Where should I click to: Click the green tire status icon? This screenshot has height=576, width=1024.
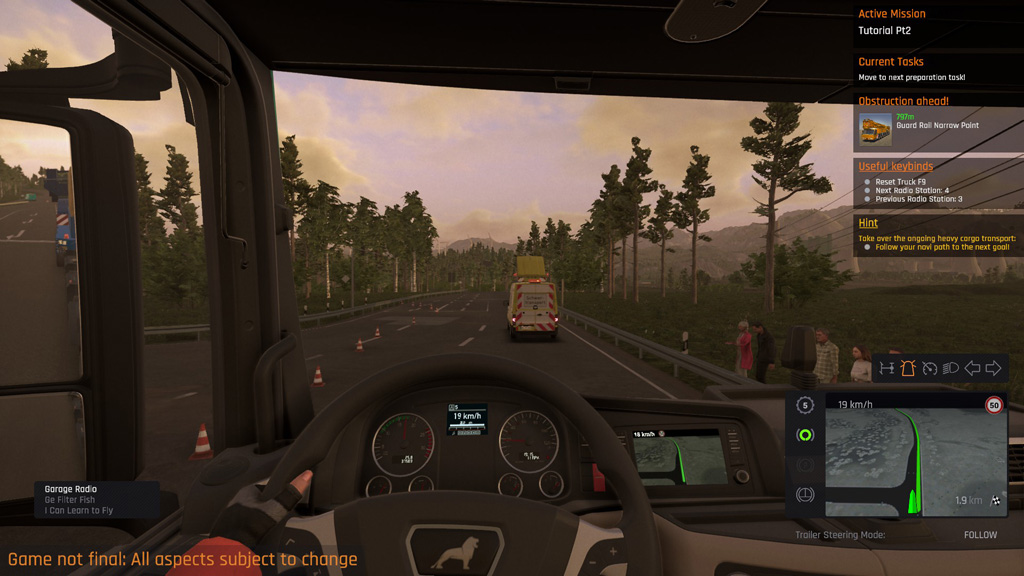[805, 435]
